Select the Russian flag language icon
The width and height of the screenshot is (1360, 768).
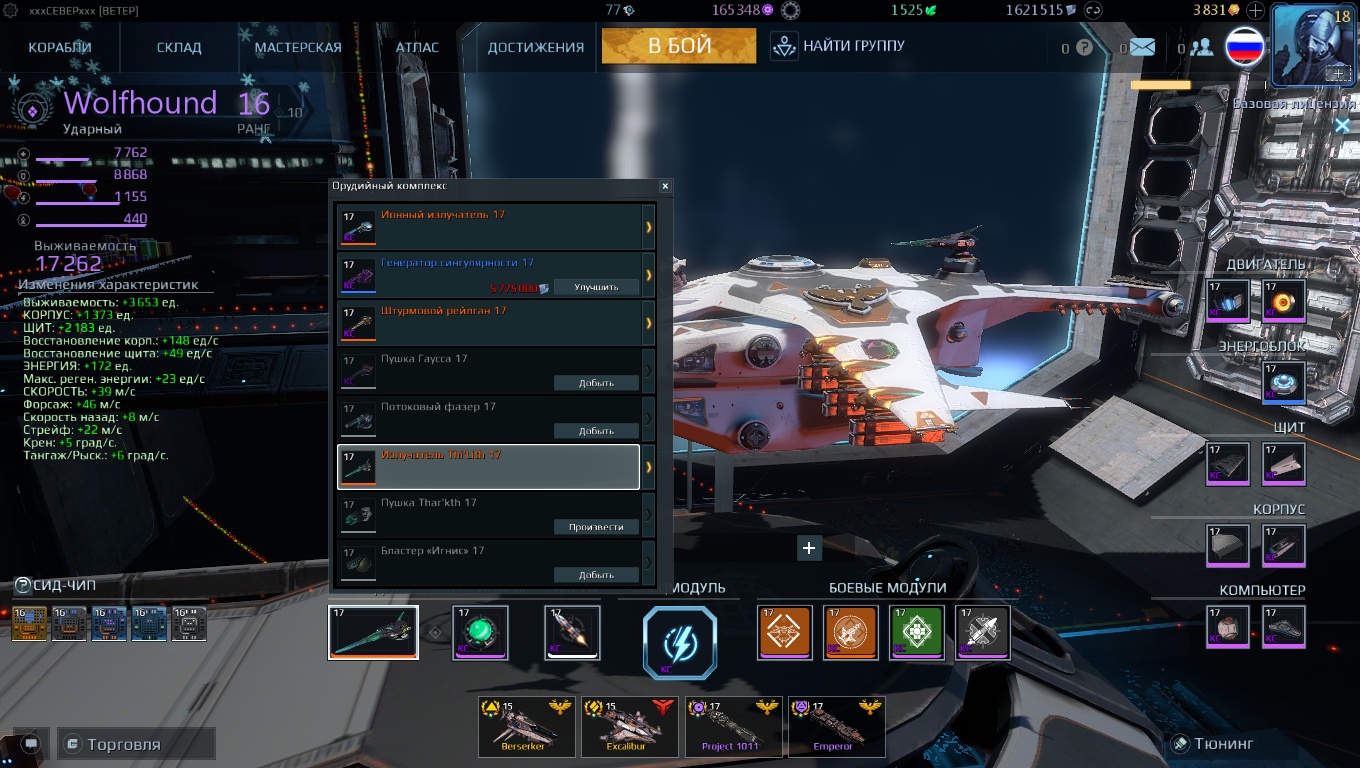(x=1244, y=46)
